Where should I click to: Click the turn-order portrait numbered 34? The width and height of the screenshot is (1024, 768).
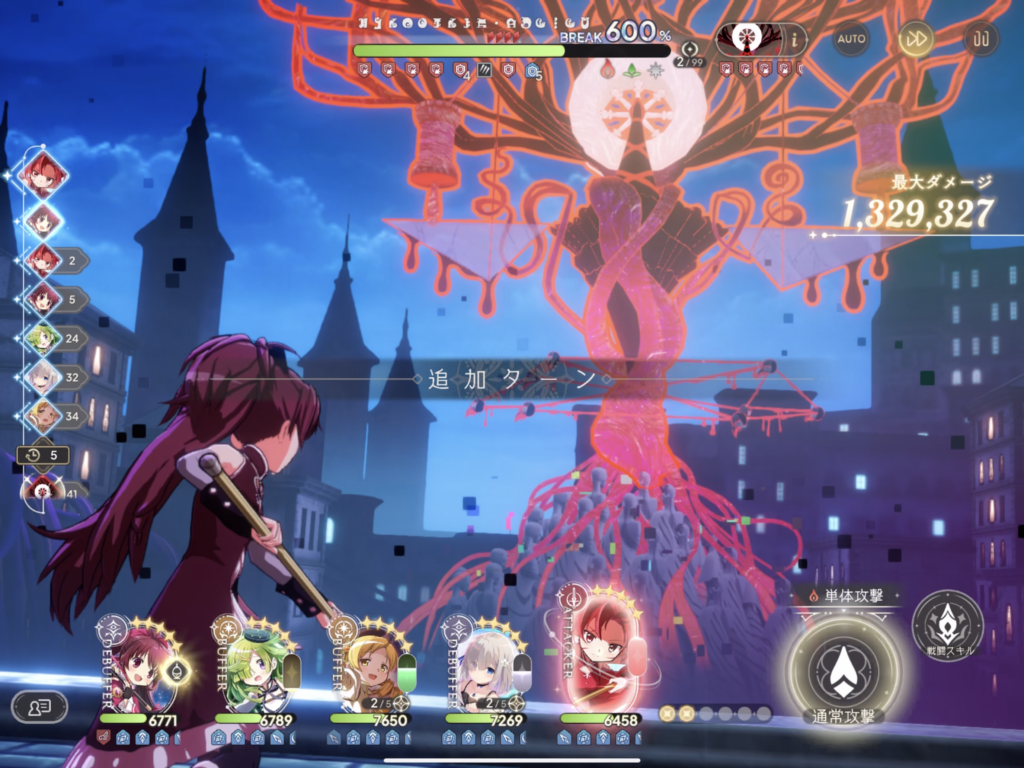point(43,415)
